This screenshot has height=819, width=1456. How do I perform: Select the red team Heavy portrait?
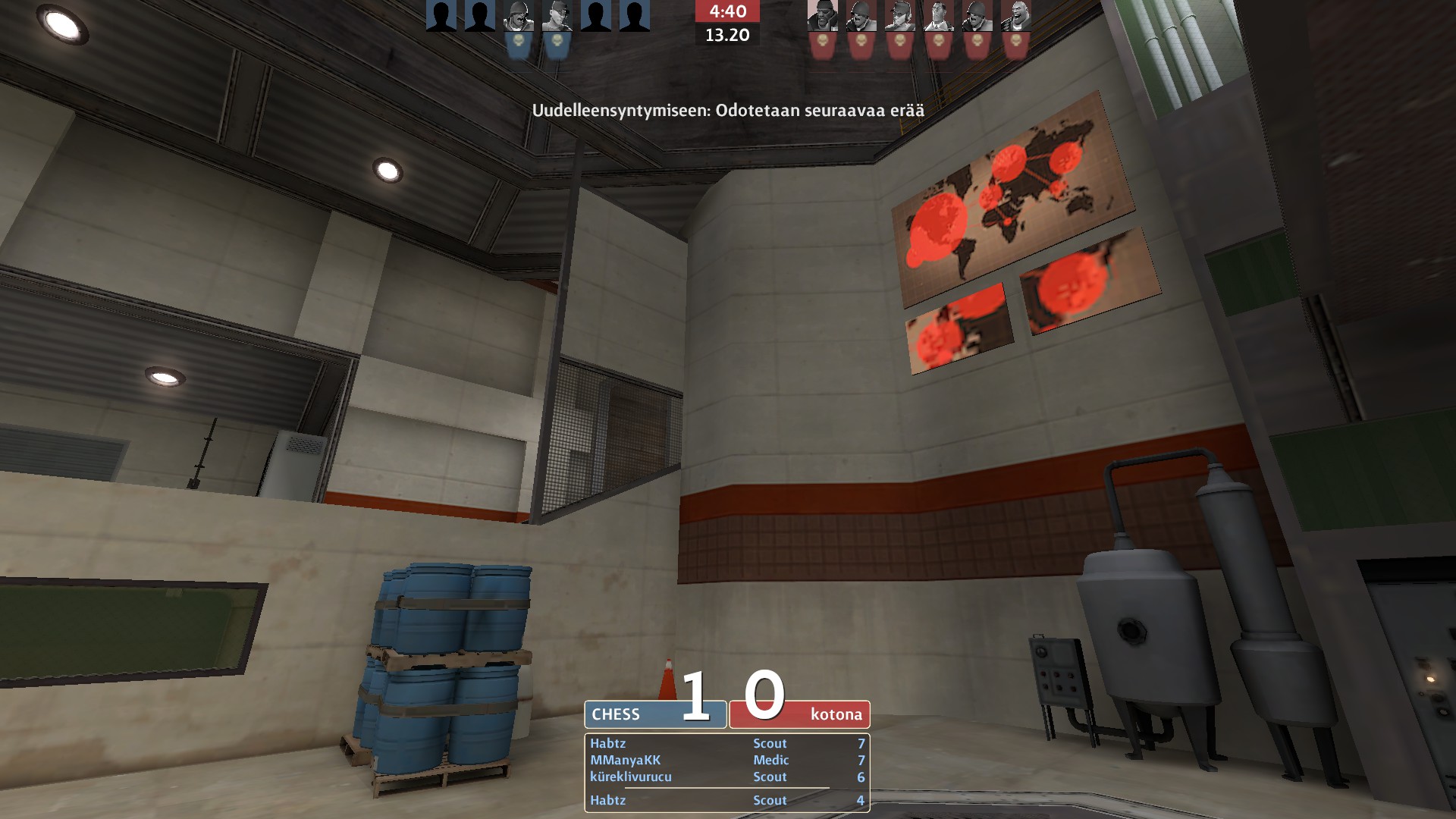coord(1016,17)
